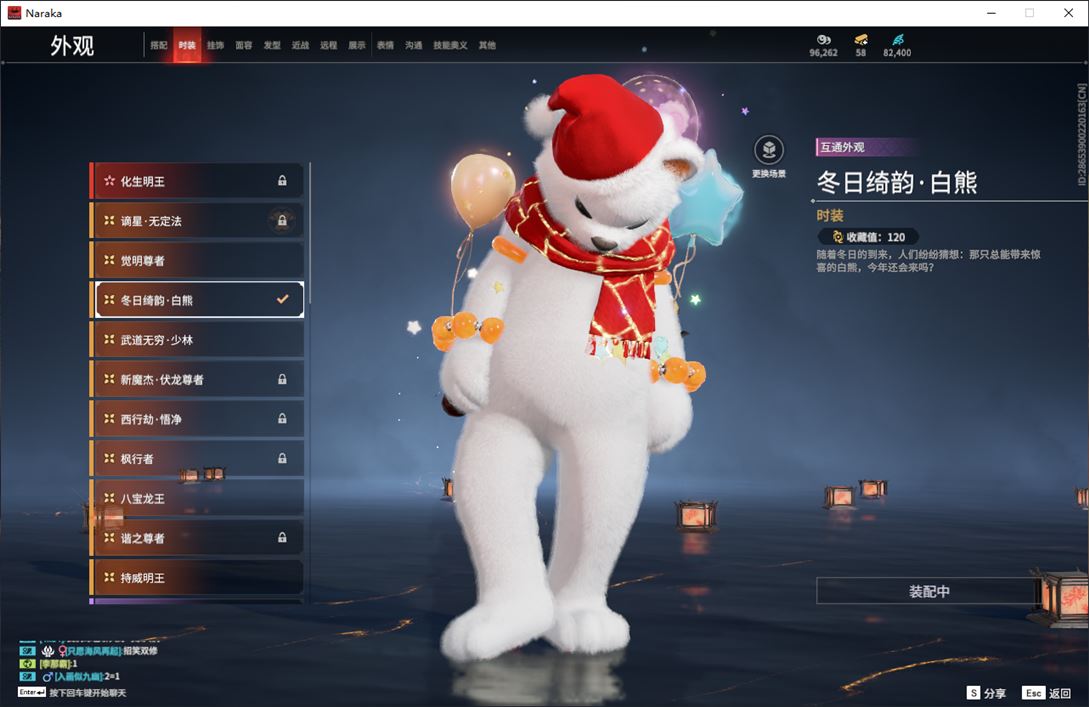Choose the 新魔杰·伏龙尊者 outfit
Image resolution: width=1089 pixels, height=707 pixels.
197,380
